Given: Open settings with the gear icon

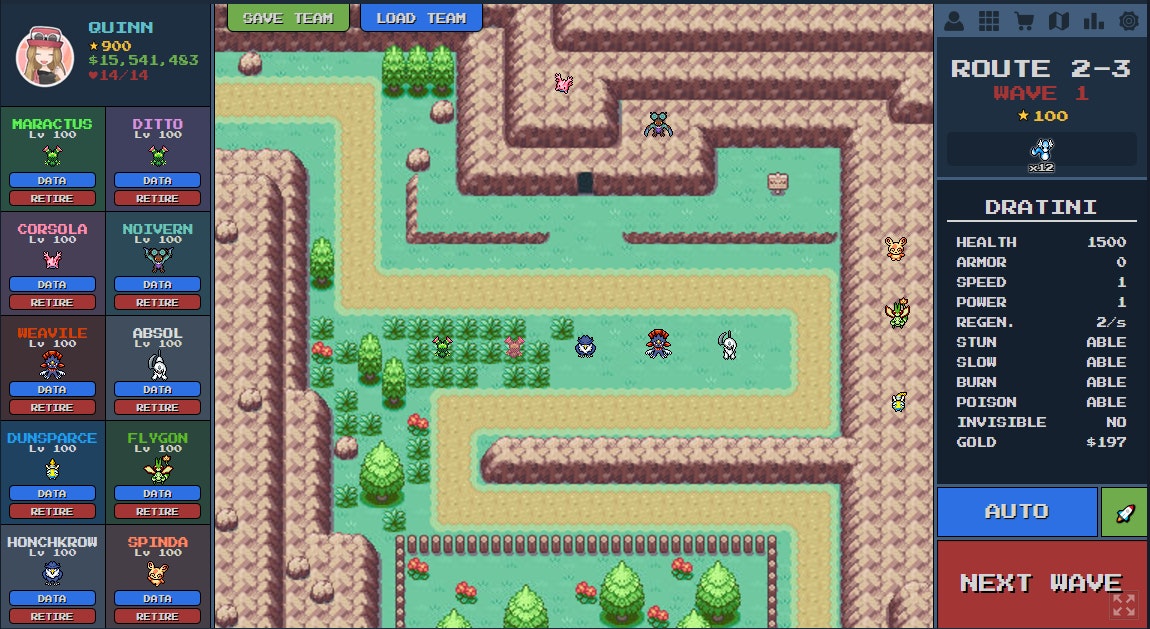Looking at the screenshot, I should 1128,20.
